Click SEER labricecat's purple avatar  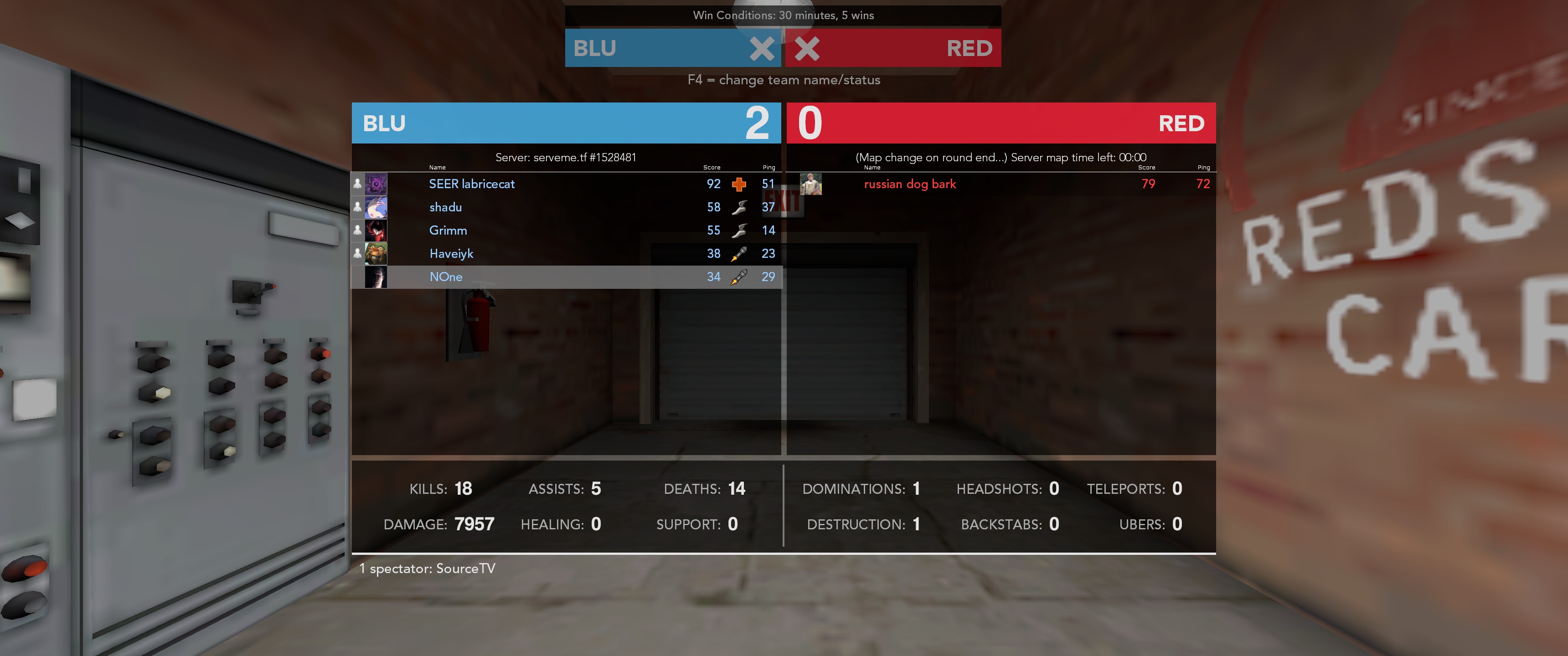pyautogui.click(x=376, y=184)
